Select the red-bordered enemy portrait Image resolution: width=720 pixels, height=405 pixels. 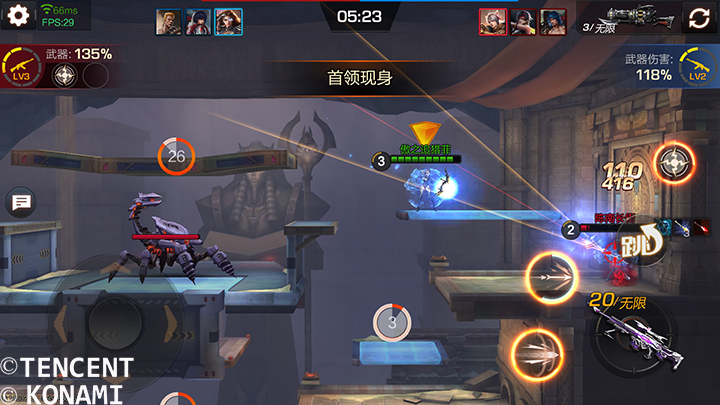tap(493, 22)
